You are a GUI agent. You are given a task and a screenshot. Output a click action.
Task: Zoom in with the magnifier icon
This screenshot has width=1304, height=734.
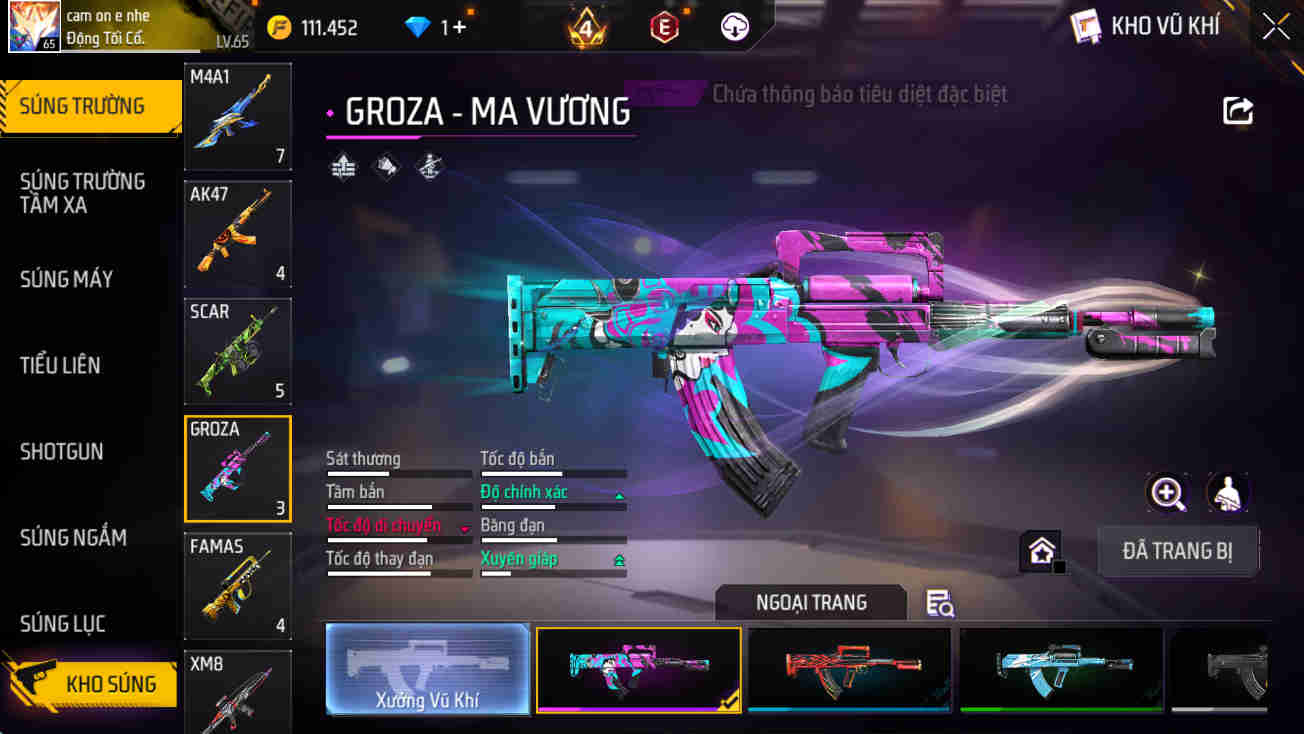1167,492
